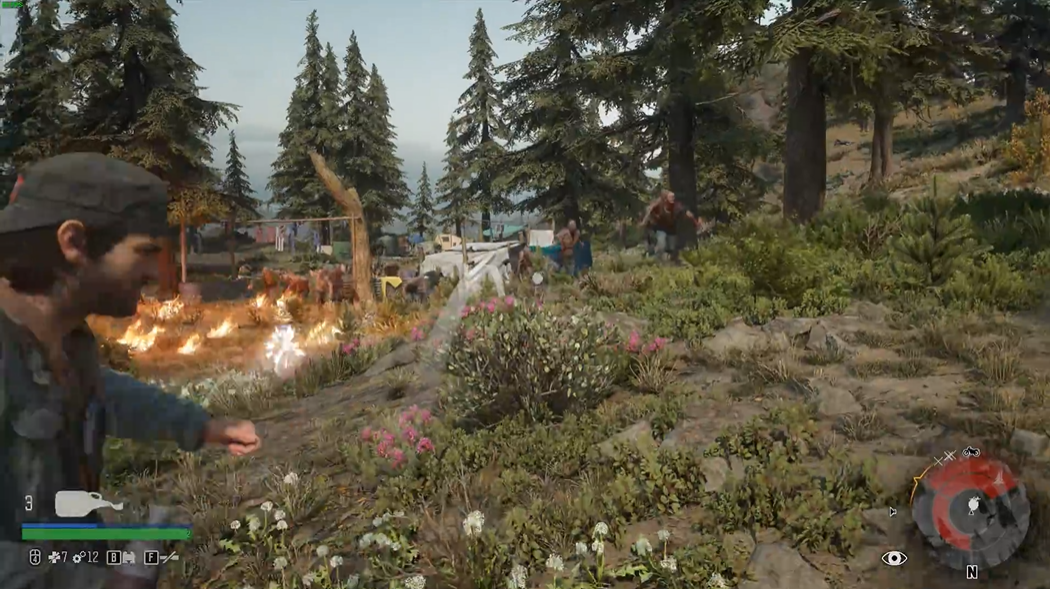Click the binoculars icon in the HUD
Viewport: 1050px width, 589px height.
click(x=129, y=557)
